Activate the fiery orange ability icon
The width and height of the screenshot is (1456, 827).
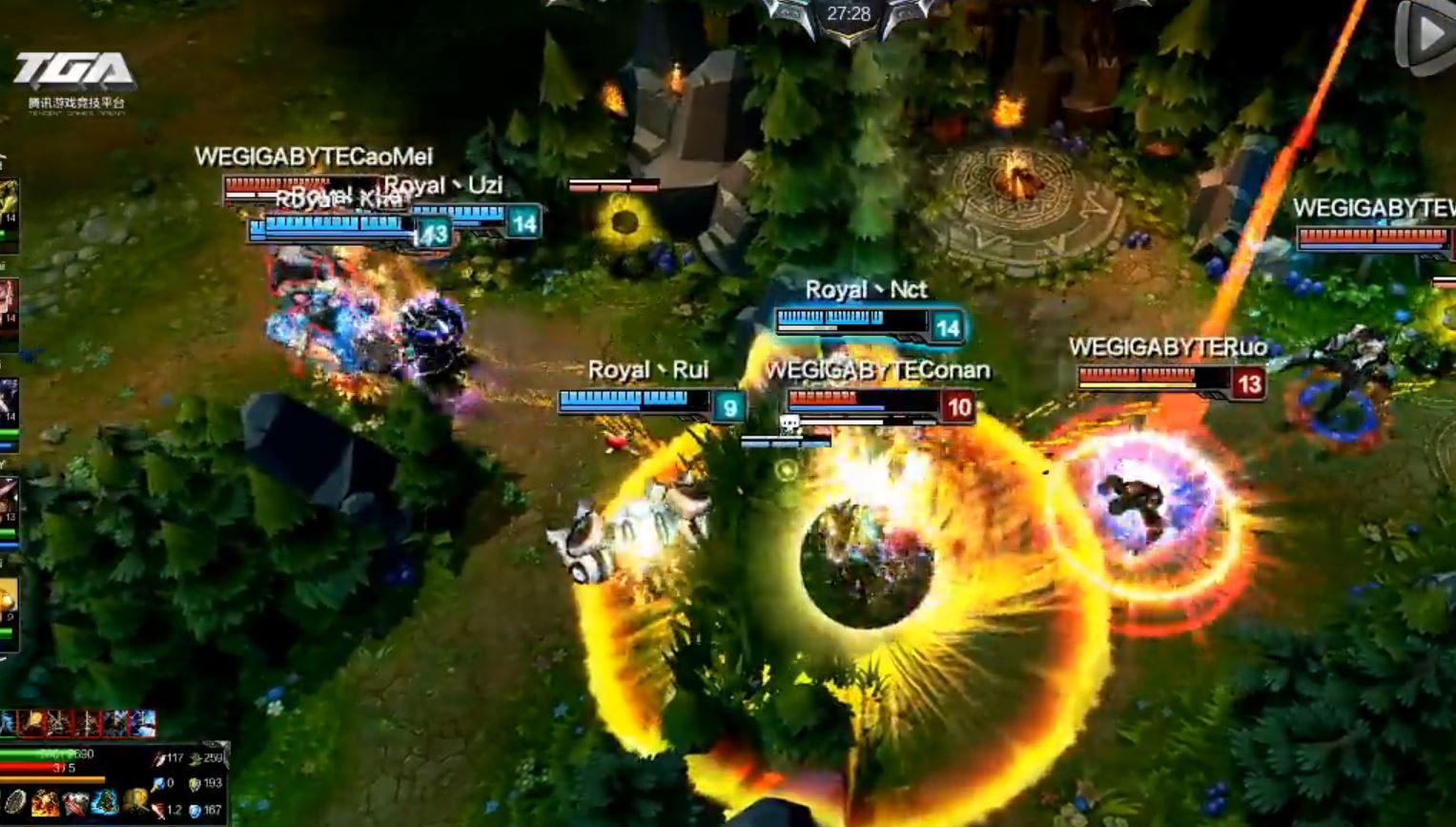coord(44,803)
